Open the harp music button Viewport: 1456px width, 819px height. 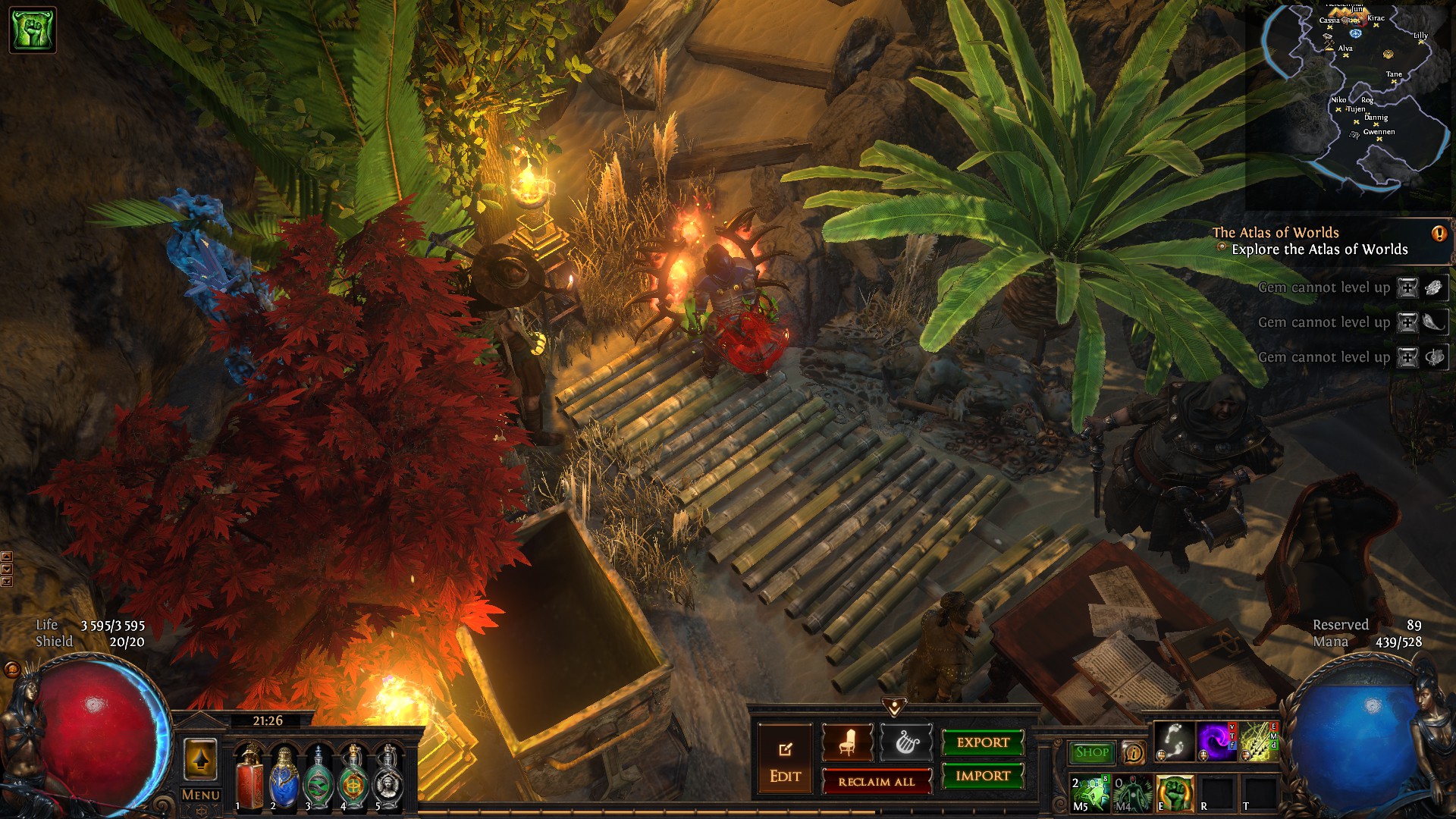click(906, 742)
